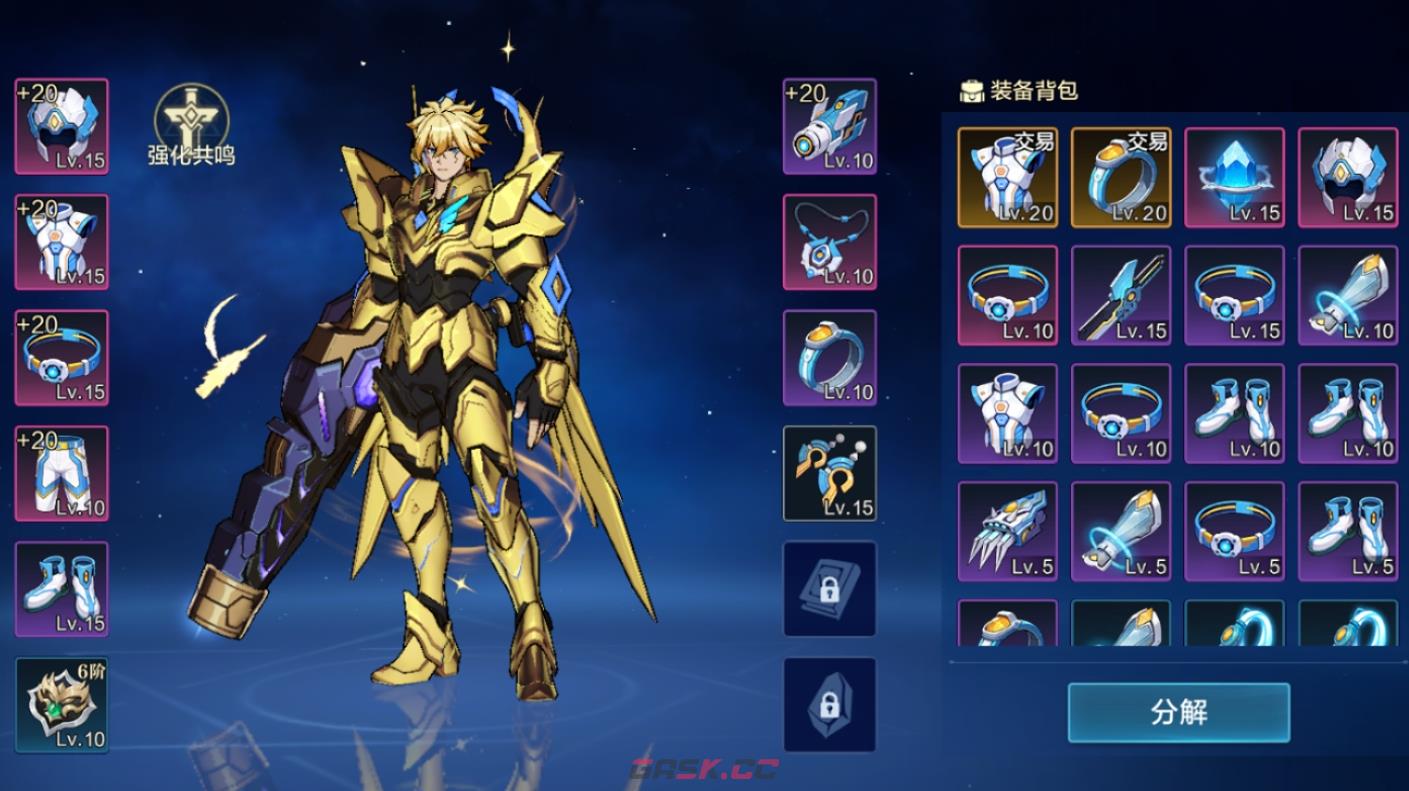Choose the equipped necklace slot
1409x791 pixels.
pos(829,243)
